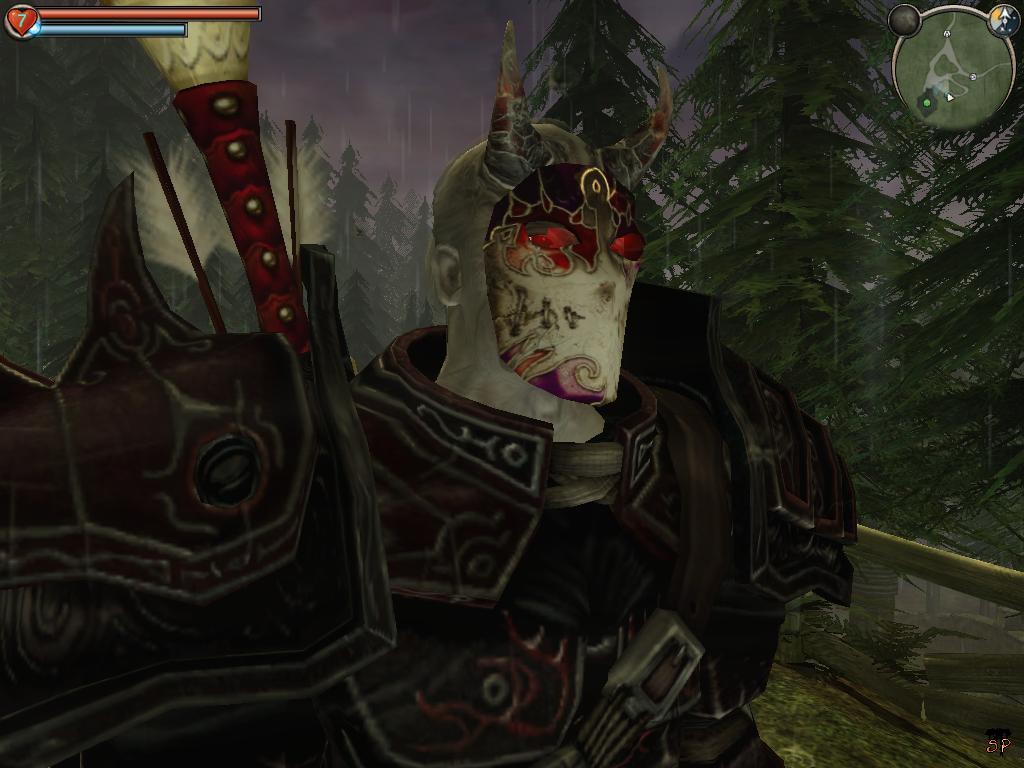Click the white player arrow on minimap

(950, 97)
